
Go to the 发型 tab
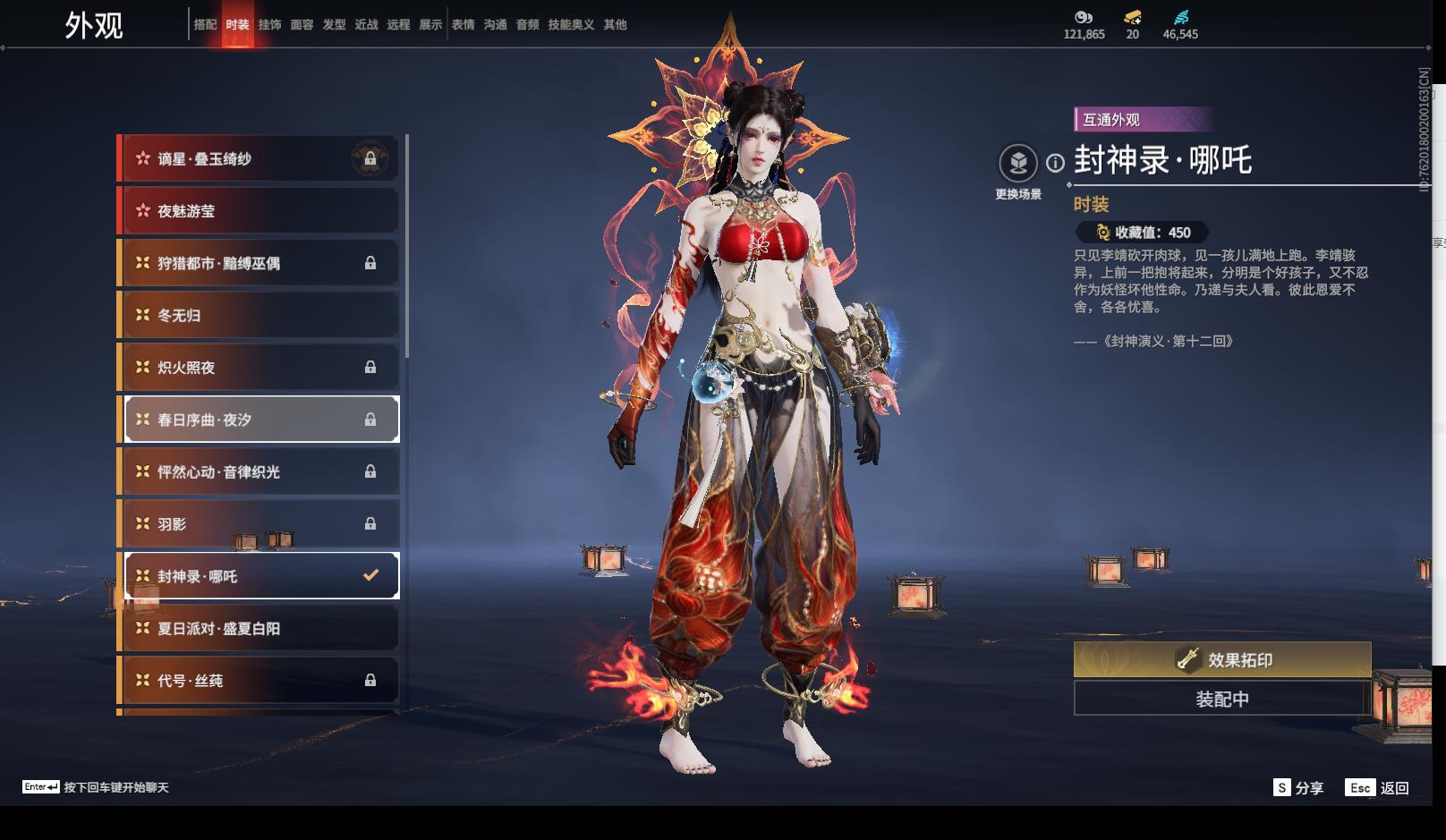pyautogui.click(x=334, y=24)
